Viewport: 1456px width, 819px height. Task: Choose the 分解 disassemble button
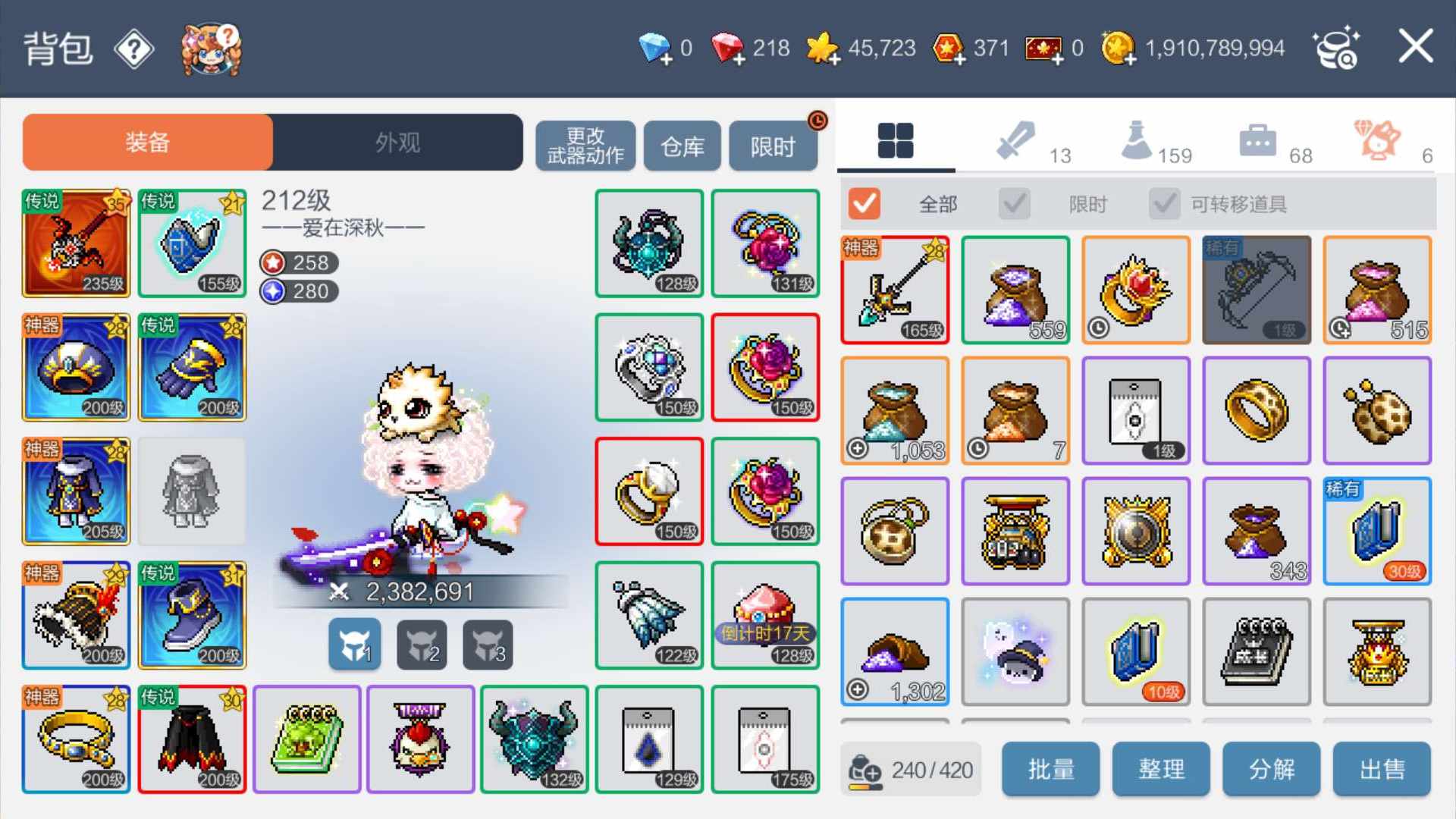(x=1271, y=769)
